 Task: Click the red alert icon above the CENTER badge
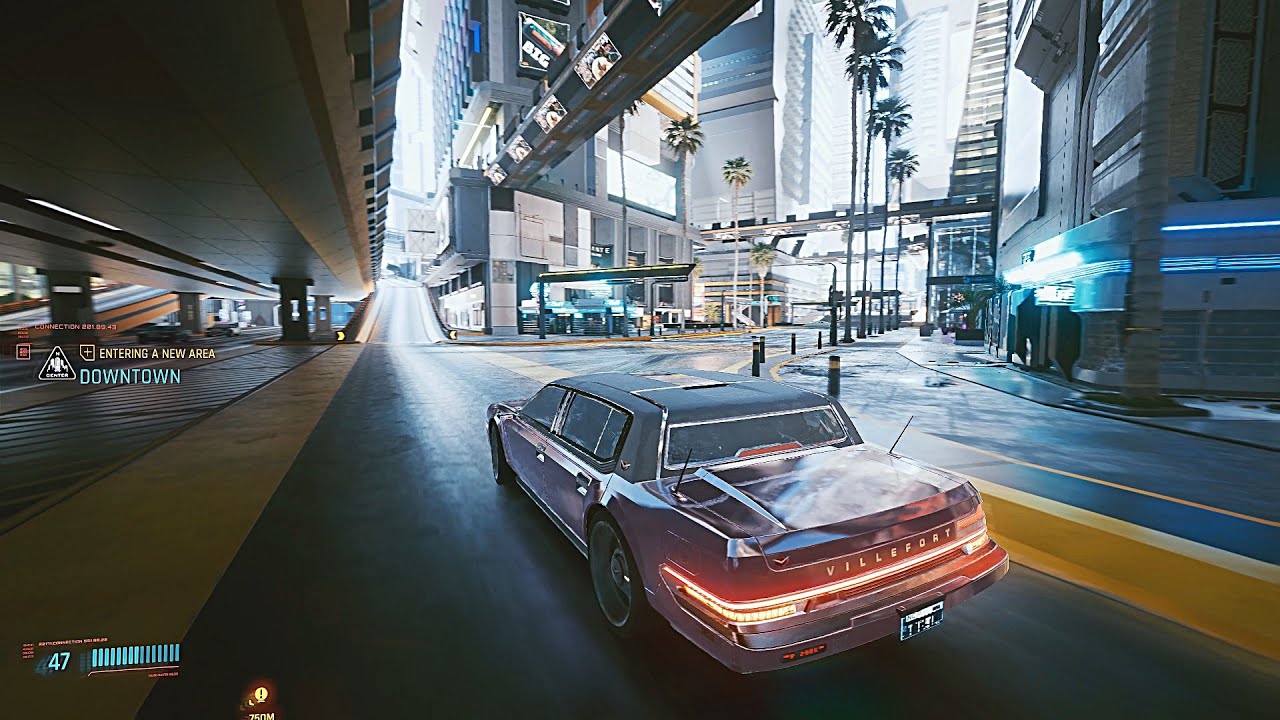point(24,352)
